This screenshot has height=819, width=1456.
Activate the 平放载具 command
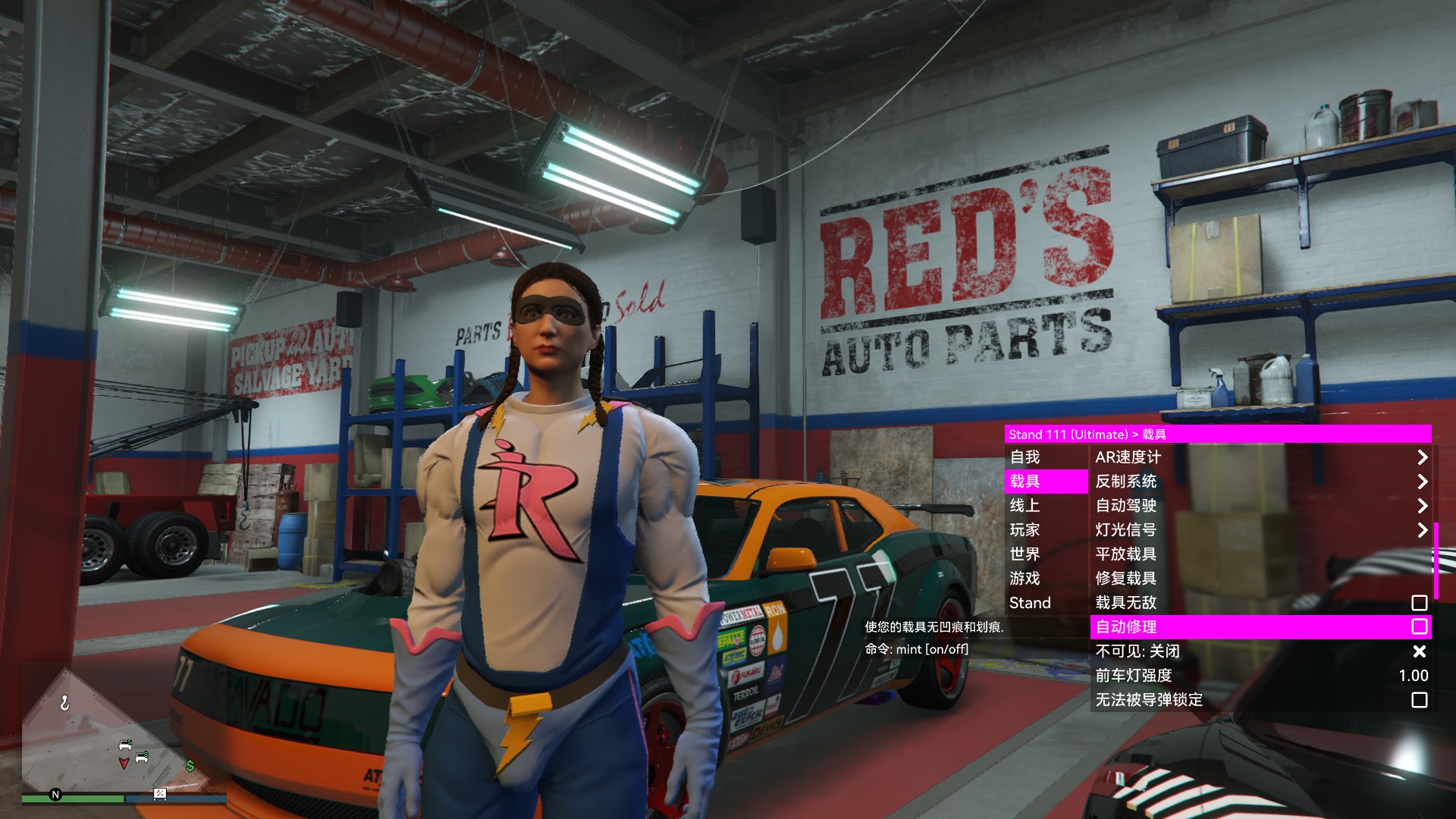pos(1260,554)
